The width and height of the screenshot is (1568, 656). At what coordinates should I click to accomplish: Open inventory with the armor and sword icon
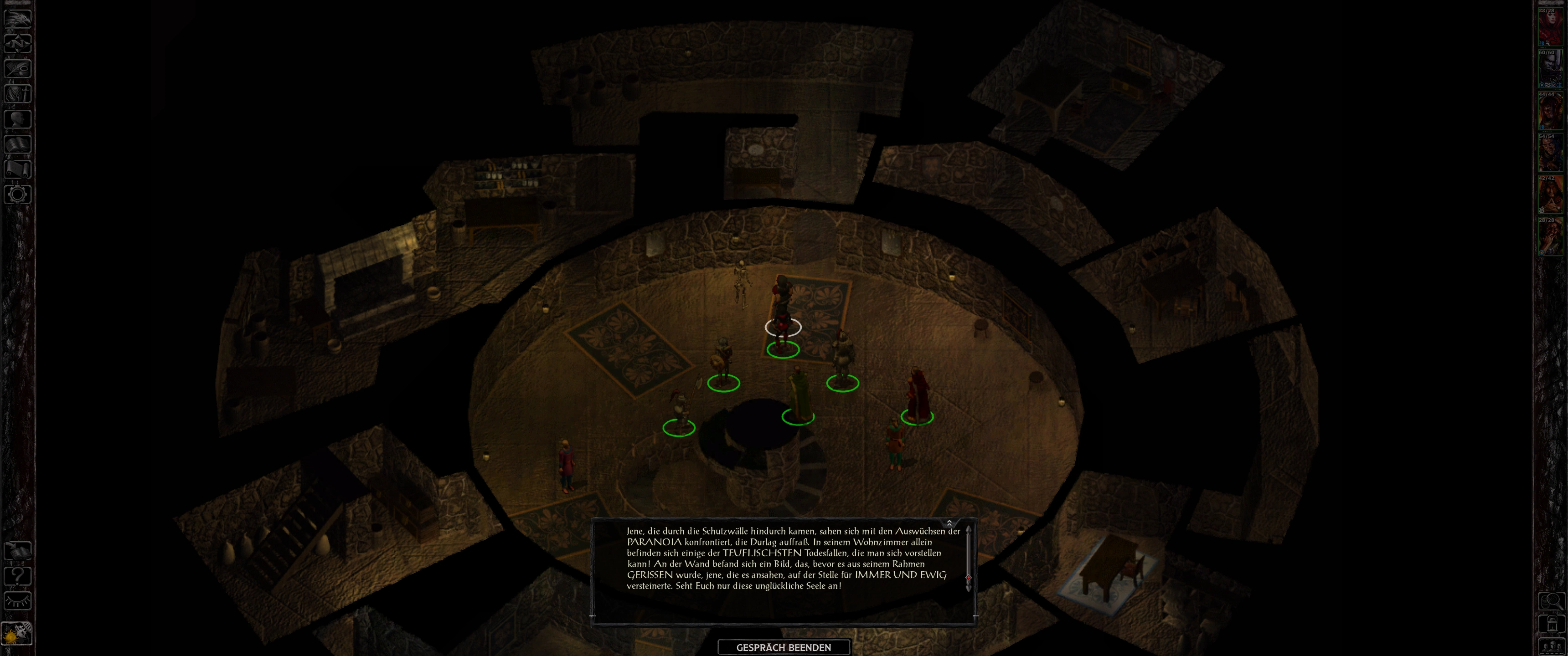[x=17, y=93]
